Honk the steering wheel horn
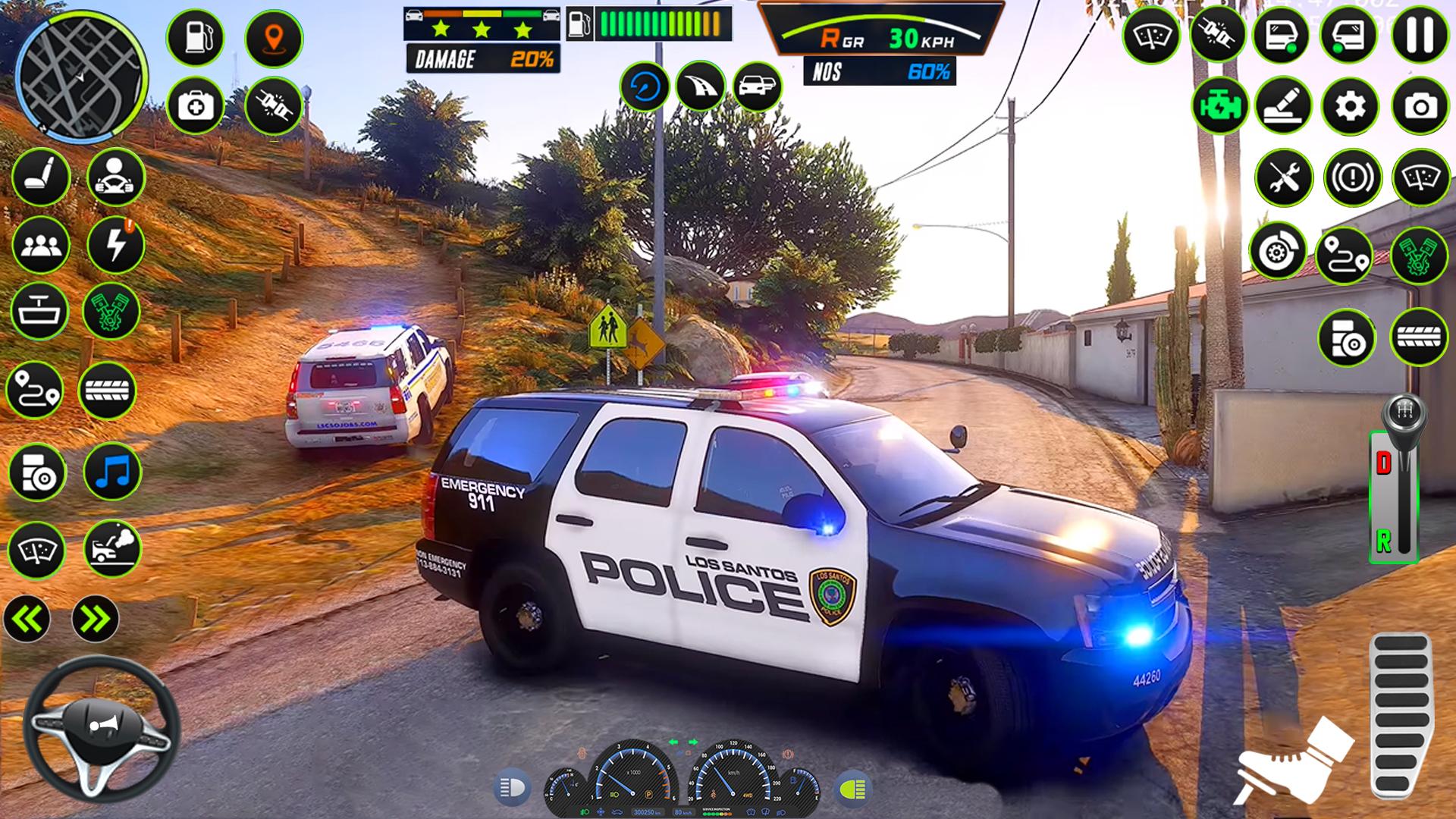 (x=102, y=726)
